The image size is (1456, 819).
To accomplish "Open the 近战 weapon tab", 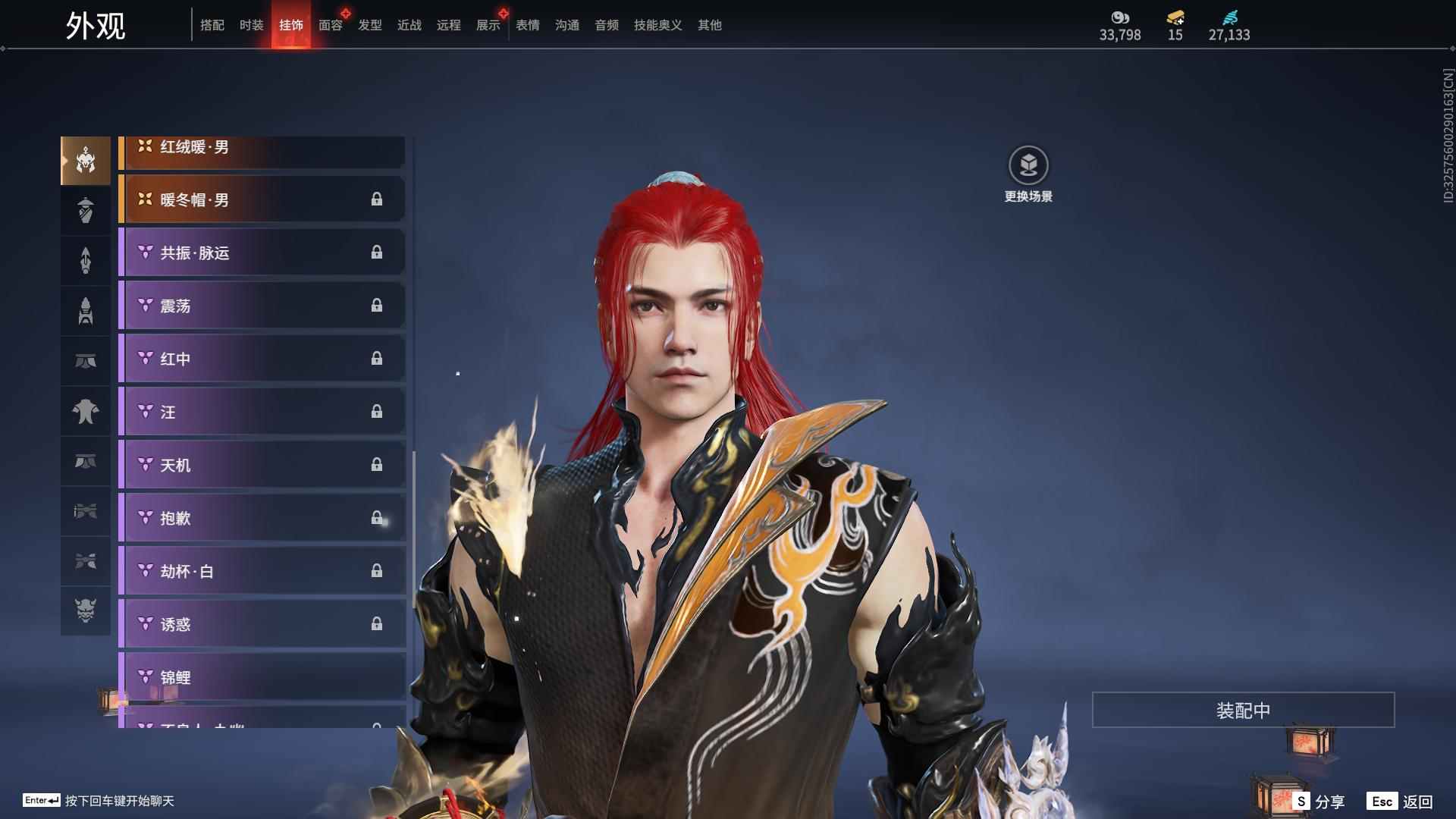I will (409, 25).
